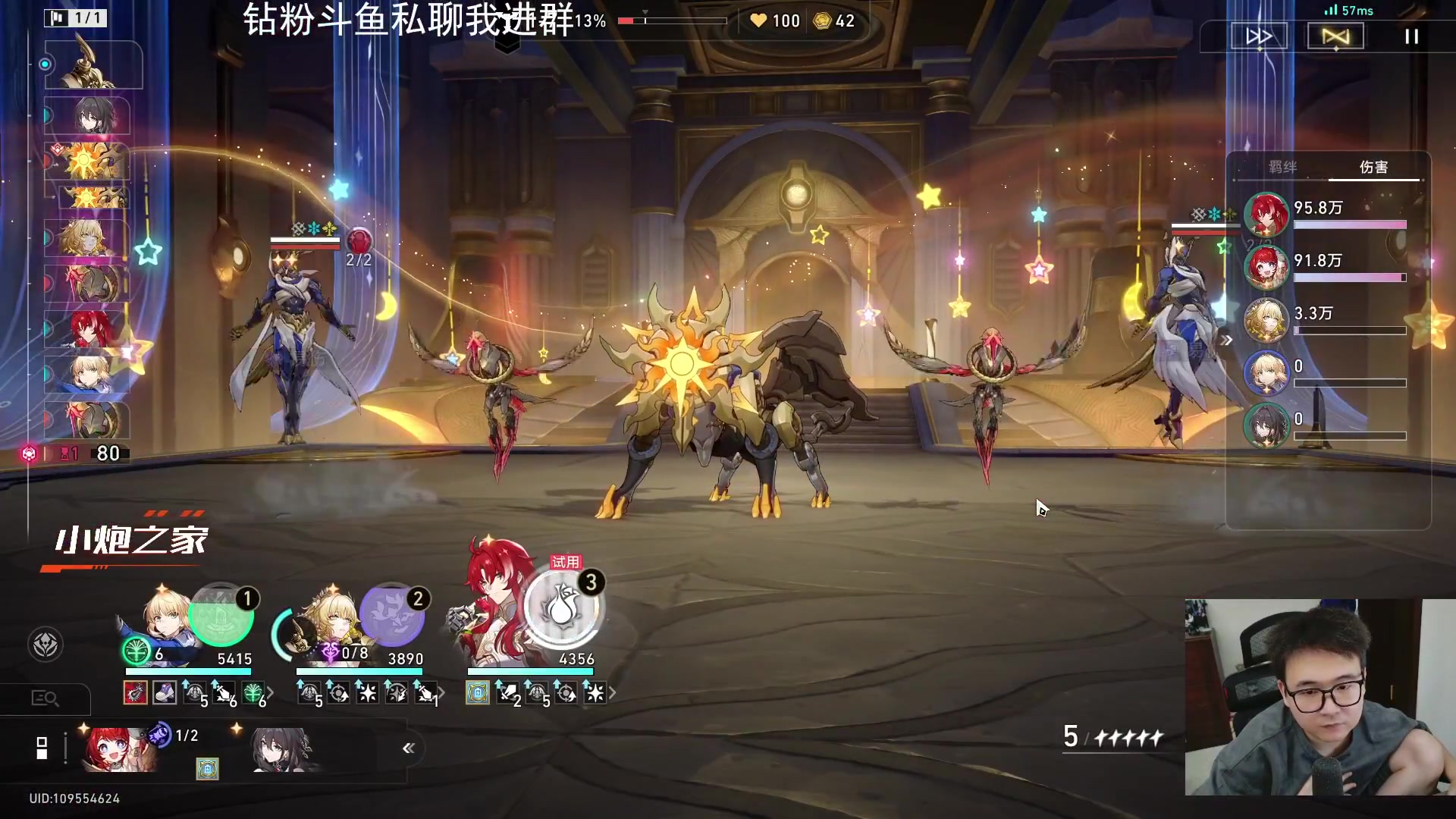Open the circular emblem button at left
This screenshot has width=1456, height=819.
pos(45,645)
